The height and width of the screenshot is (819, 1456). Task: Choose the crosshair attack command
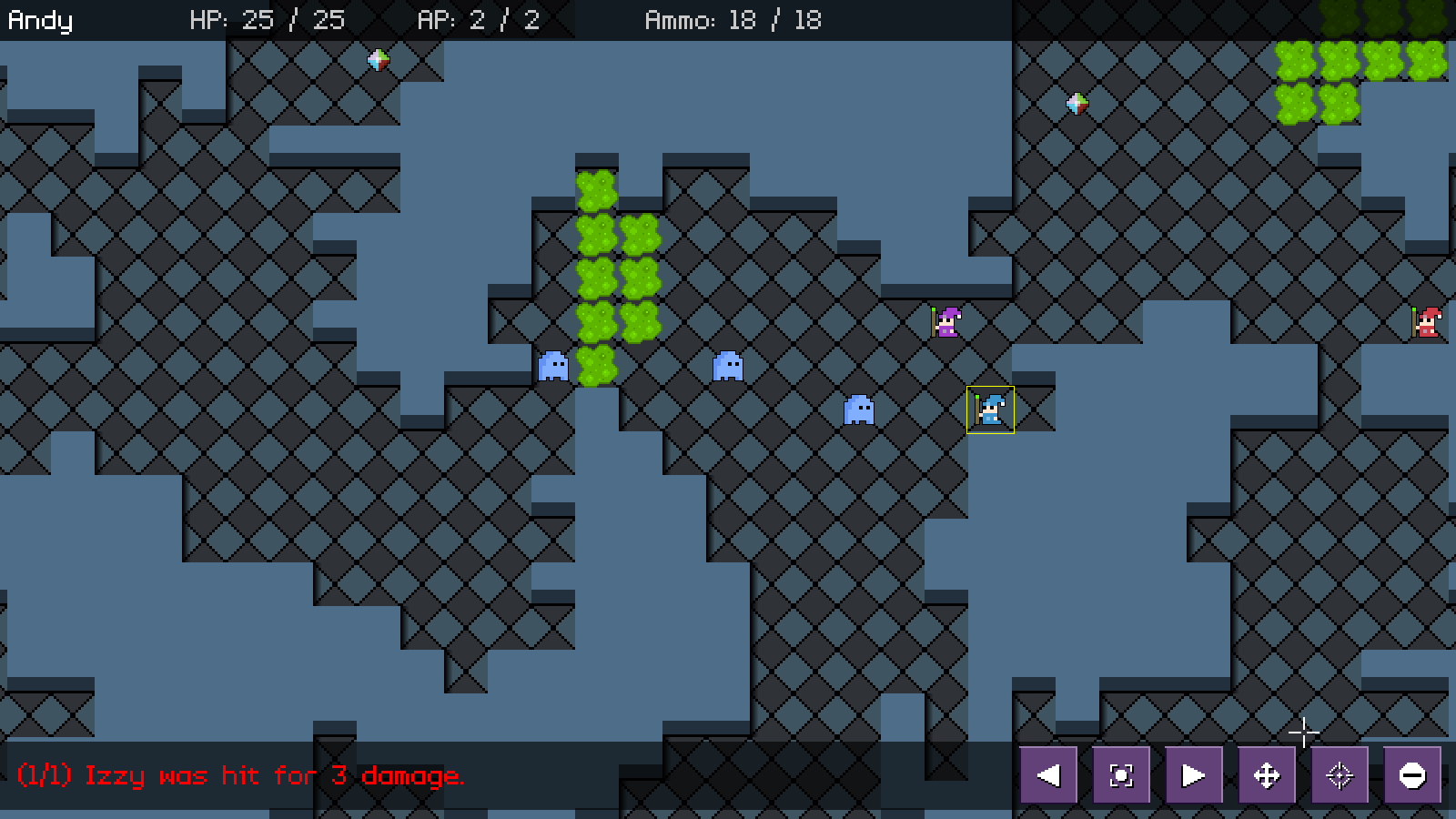pyautogui.click(x=1340, y=775)
